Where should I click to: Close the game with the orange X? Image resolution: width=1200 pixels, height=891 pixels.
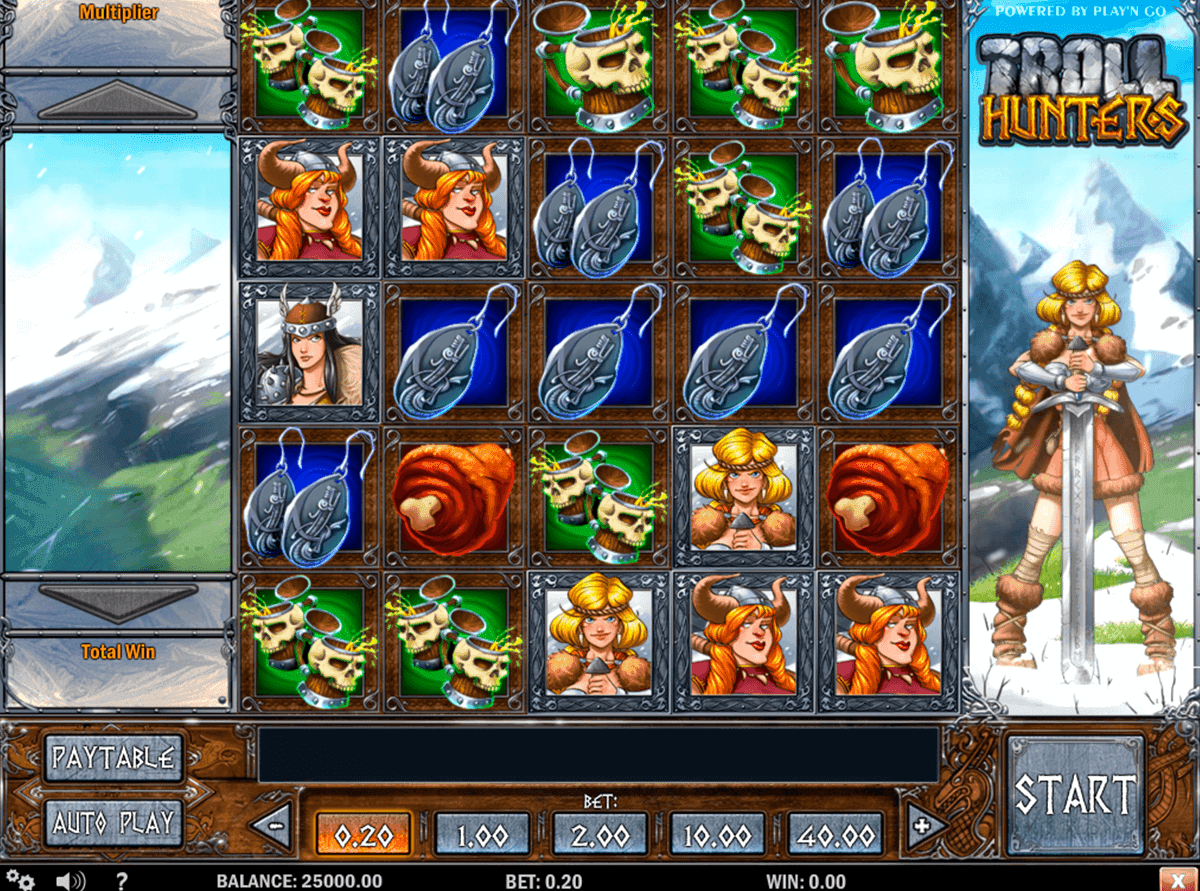pyautogui.click(x=1179, y=880)
